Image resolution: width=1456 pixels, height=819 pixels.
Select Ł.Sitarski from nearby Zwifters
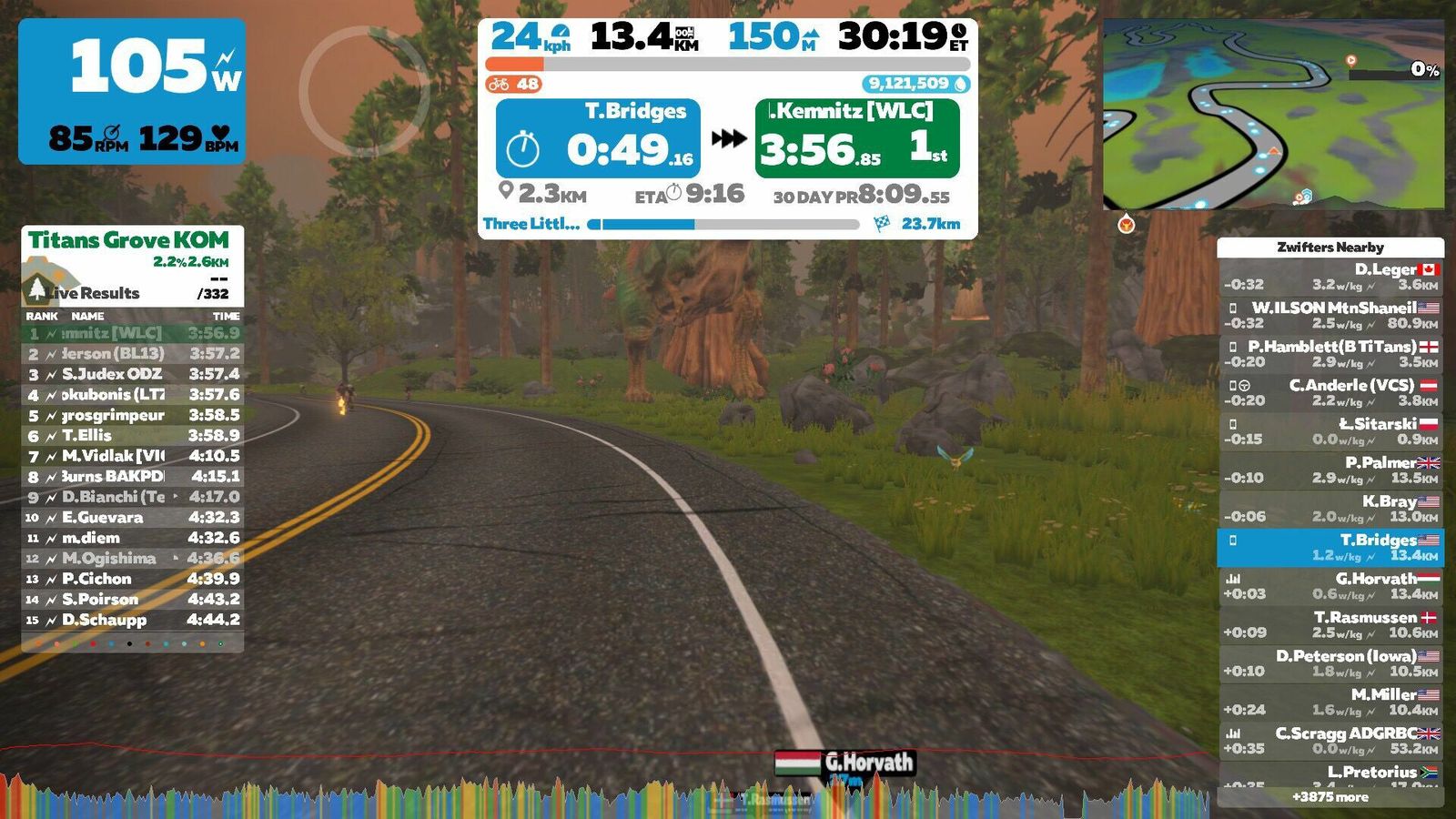[1330, 431]
